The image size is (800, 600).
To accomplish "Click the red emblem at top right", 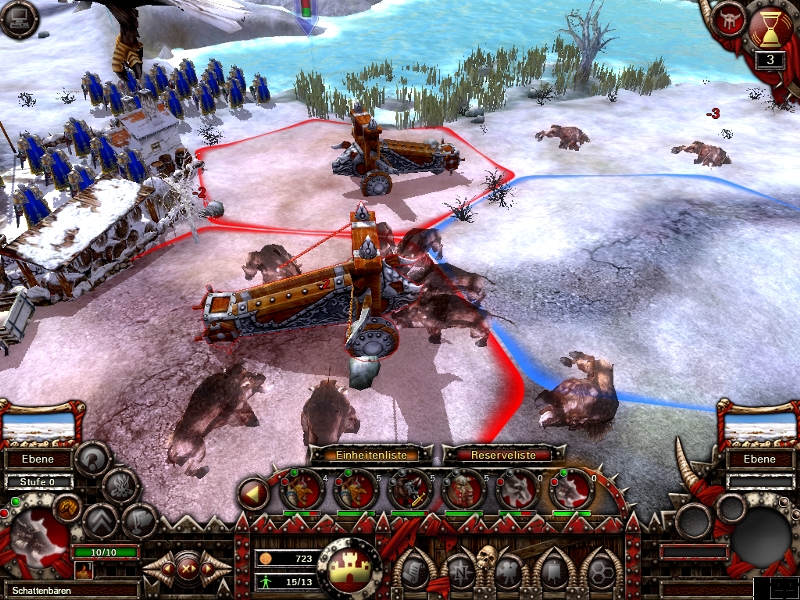I will pyautogui.click(x=728, y=17).
